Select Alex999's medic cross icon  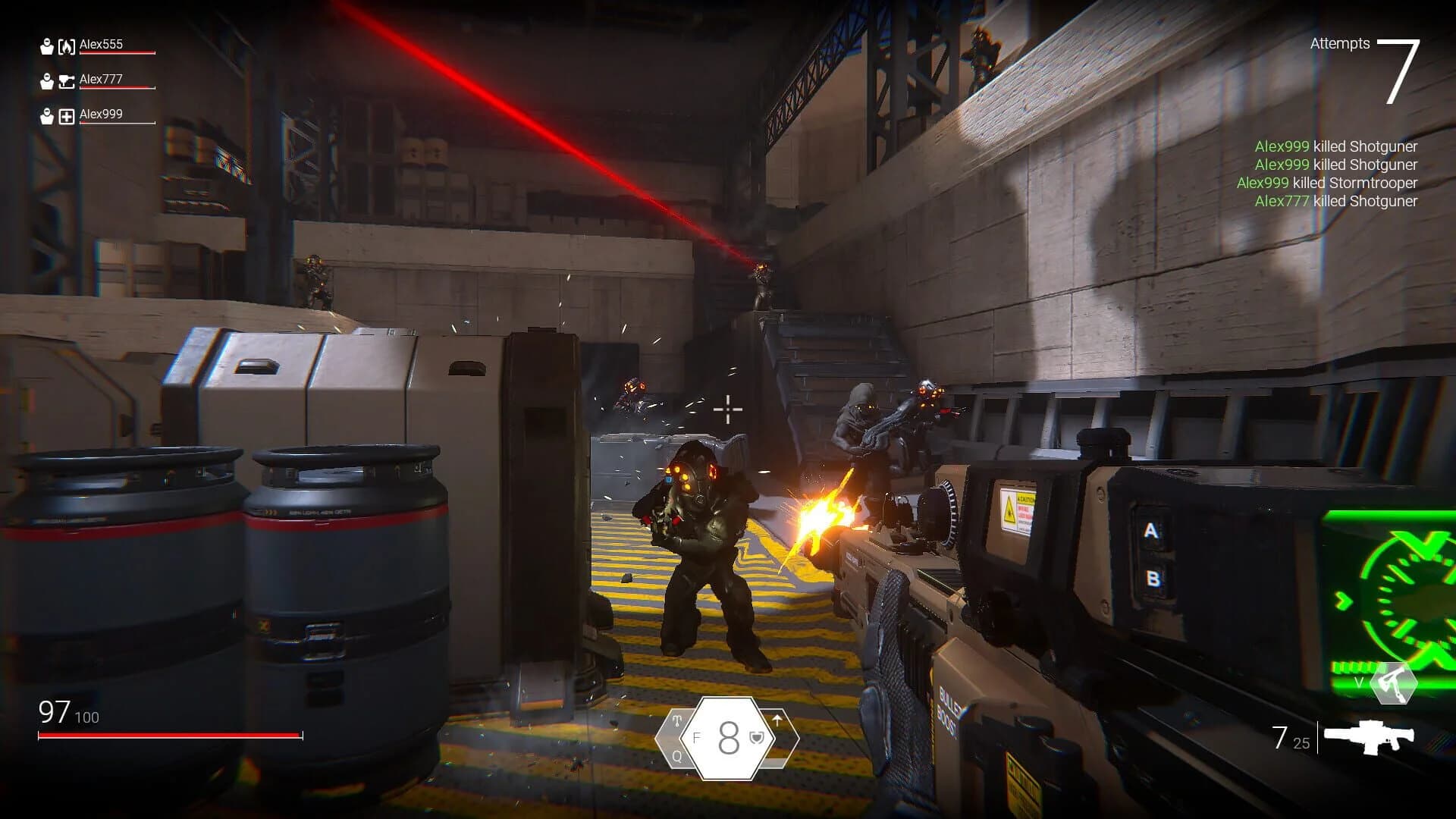[67, 117]
